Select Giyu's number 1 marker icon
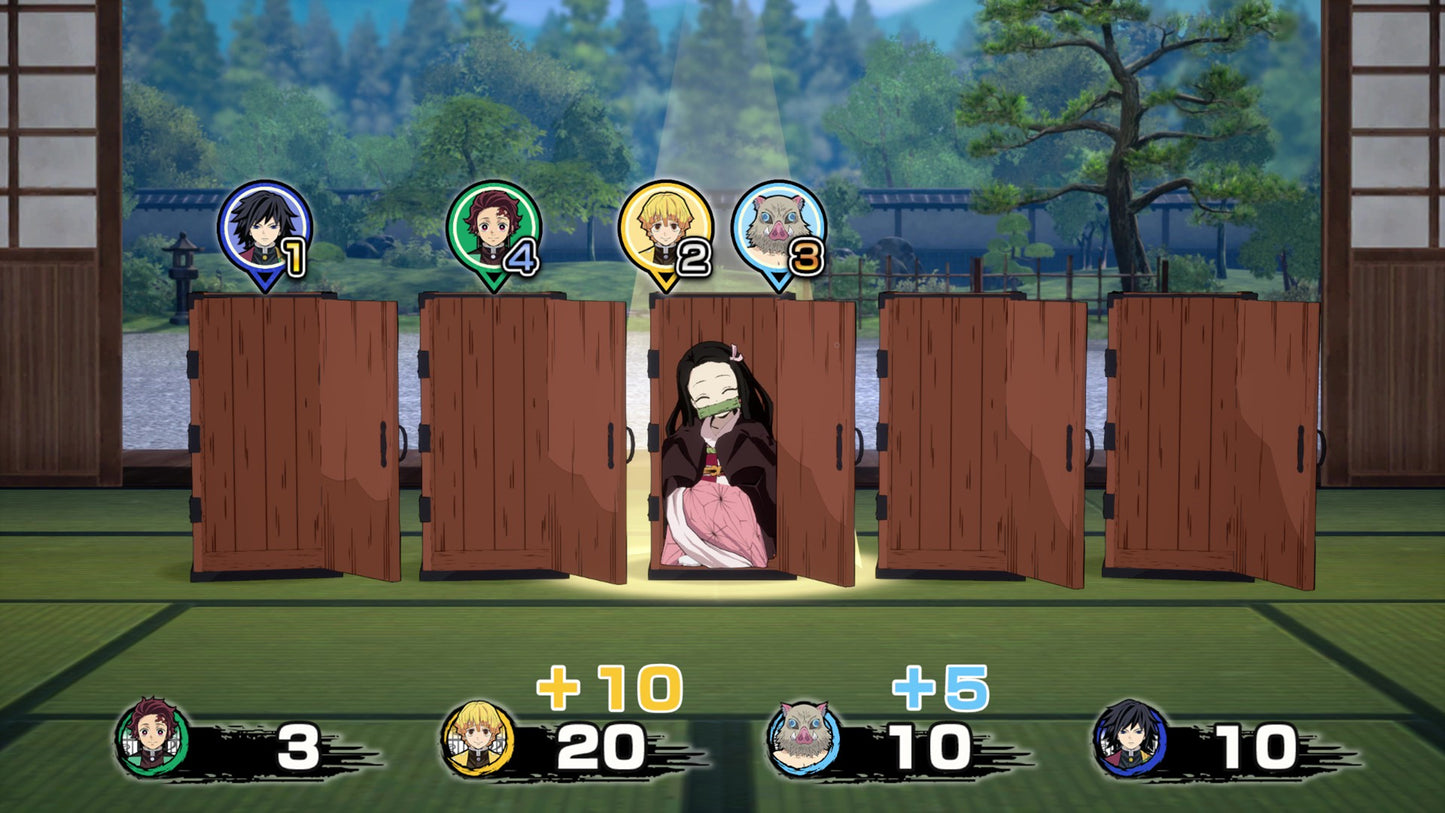 click(264, 231)
